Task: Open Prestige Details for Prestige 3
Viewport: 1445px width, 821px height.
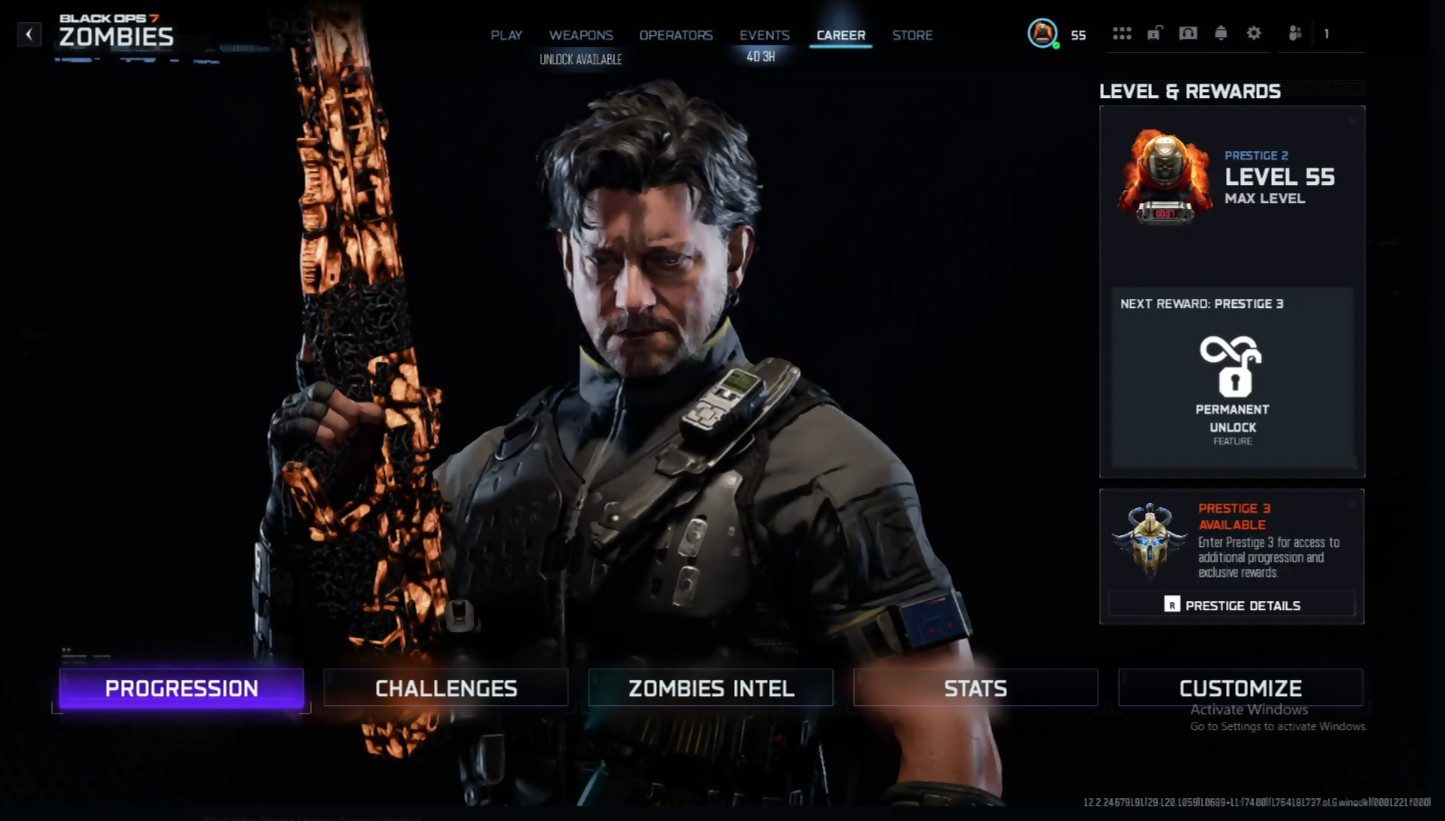Action: point(1232,605)
